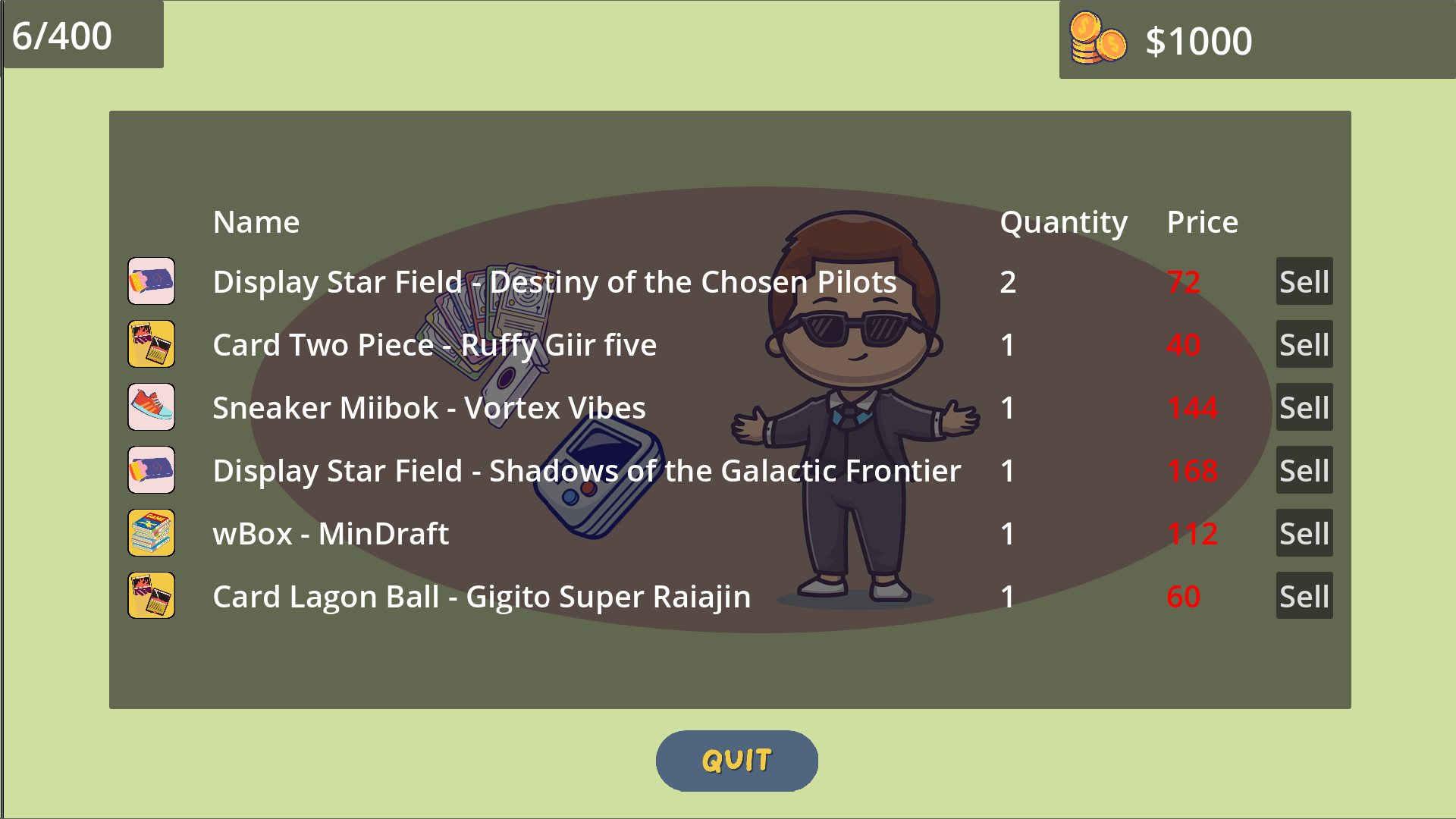Sell the Display Star Field - Shadows display
This screenshot has height=819, width=1456.
(1304, 470)
